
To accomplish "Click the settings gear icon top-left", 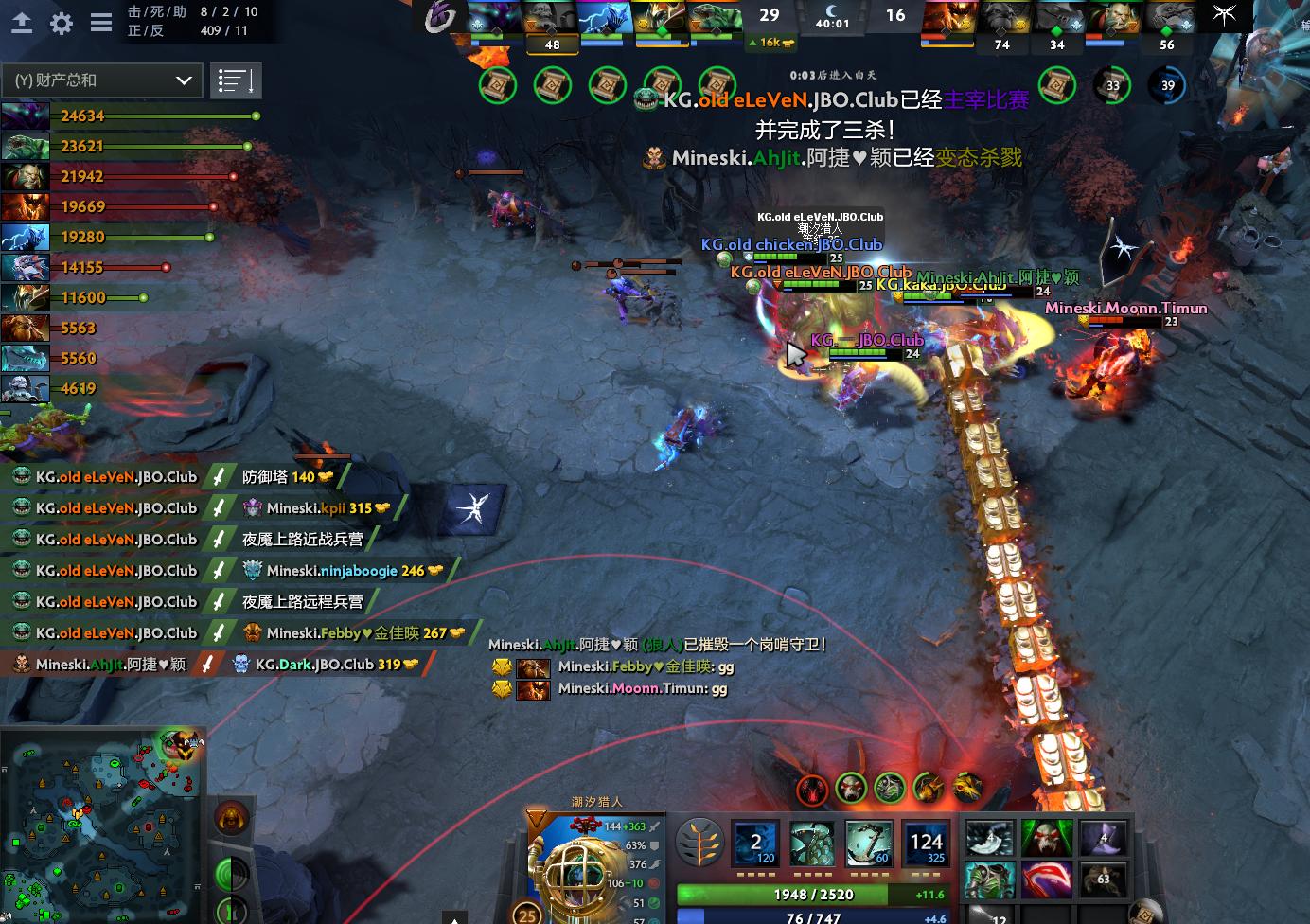I will (x=61, y=24).
